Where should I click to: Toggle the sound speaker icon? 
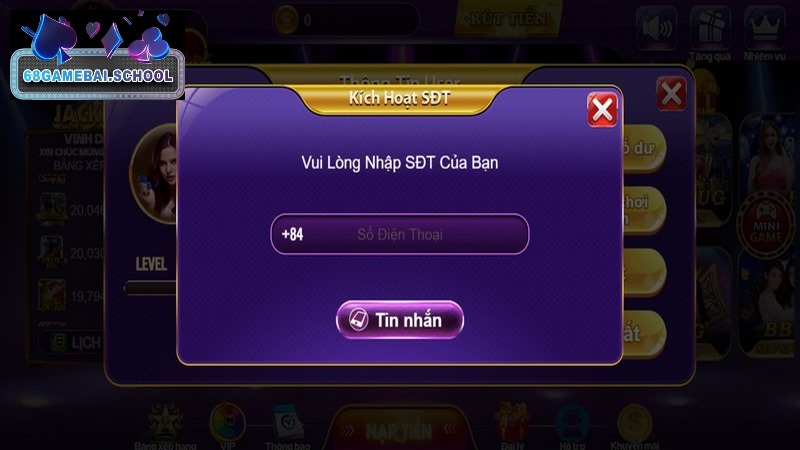[x=654, y=28]
